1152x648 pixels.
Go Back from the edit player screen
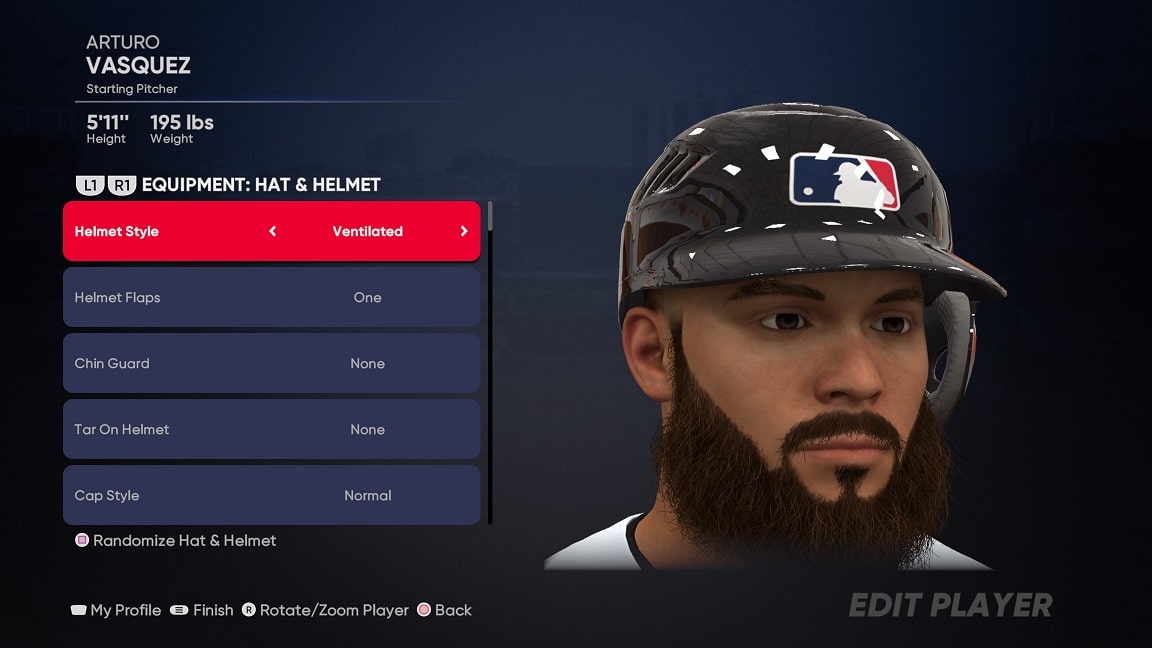pyautogui.click(x=444, y=610)
